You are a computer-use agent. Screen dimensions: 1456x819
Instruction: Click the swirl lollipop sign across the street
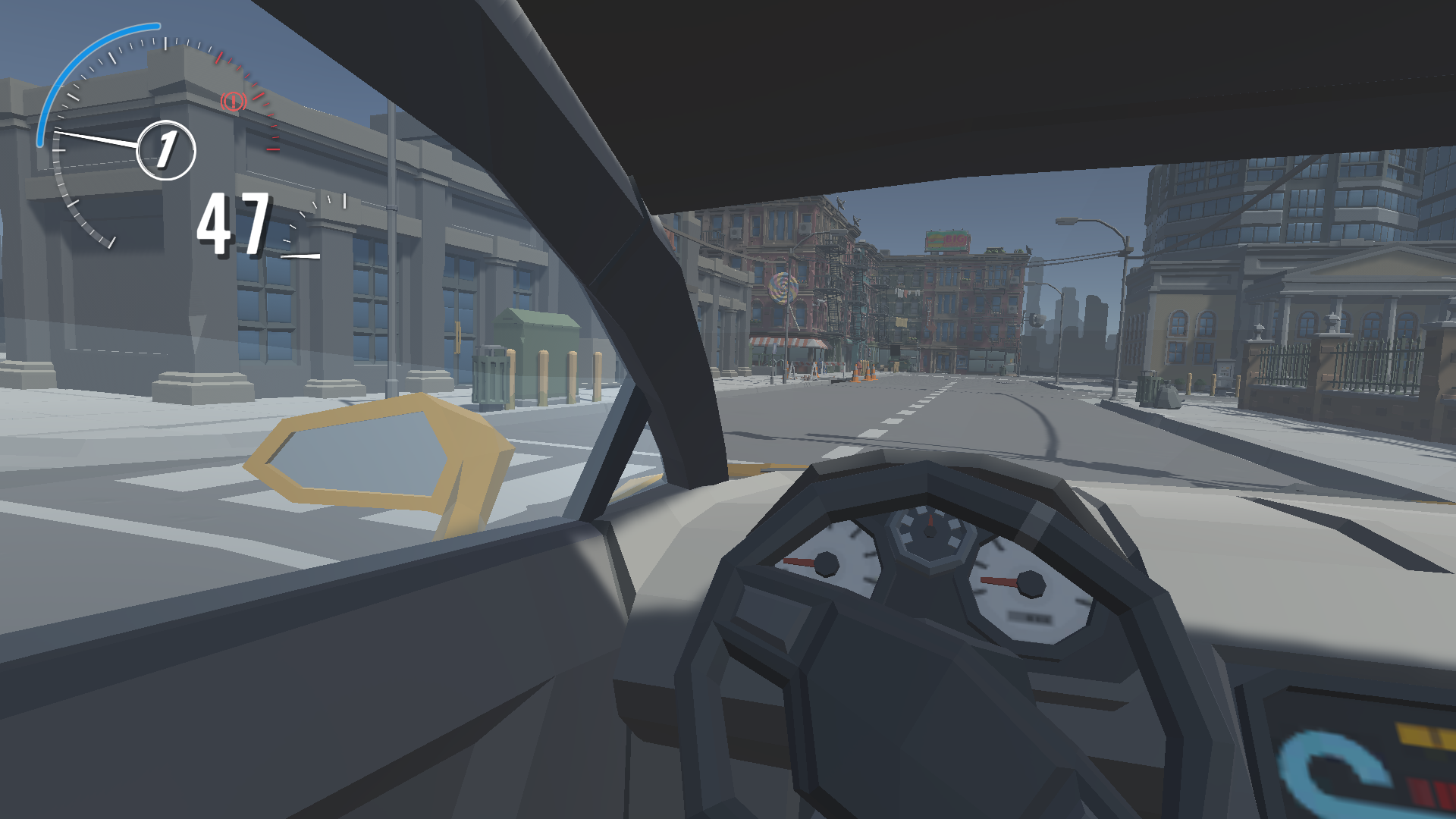[x=783, y=287]
